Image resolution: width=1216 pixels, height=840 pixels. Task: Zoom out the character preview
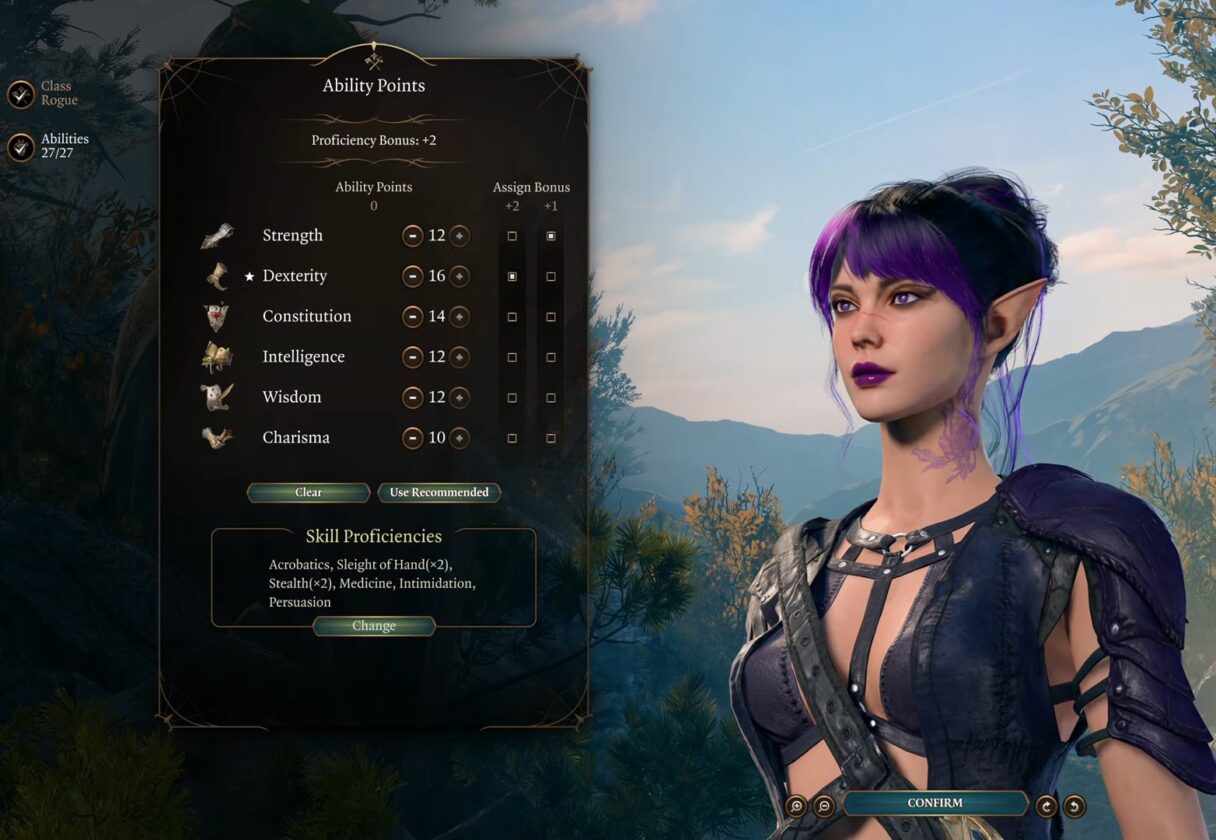point(824,805)
